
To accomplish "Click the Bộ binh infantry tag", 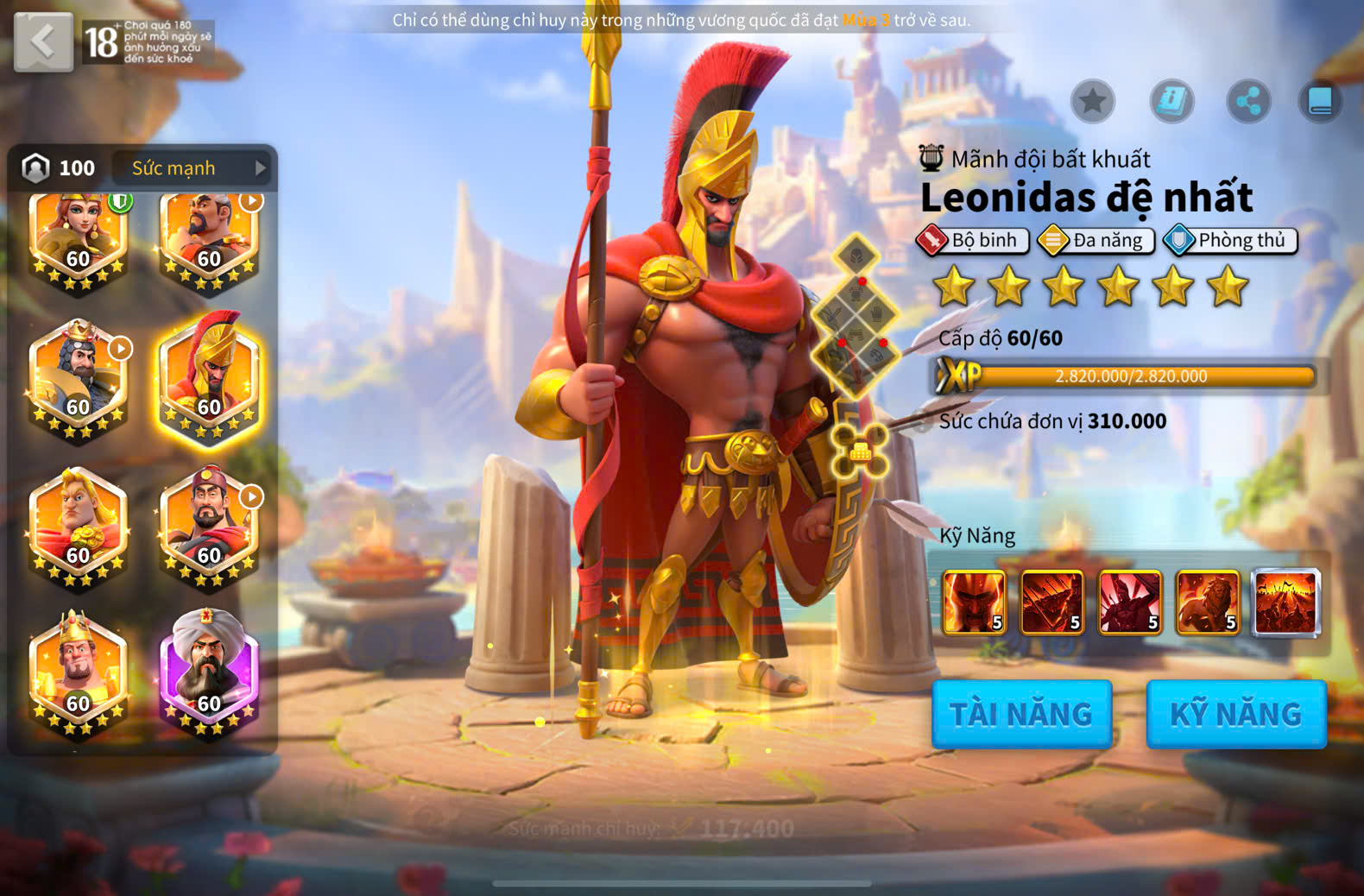I will pyautogui.click(x=973, y=240).
